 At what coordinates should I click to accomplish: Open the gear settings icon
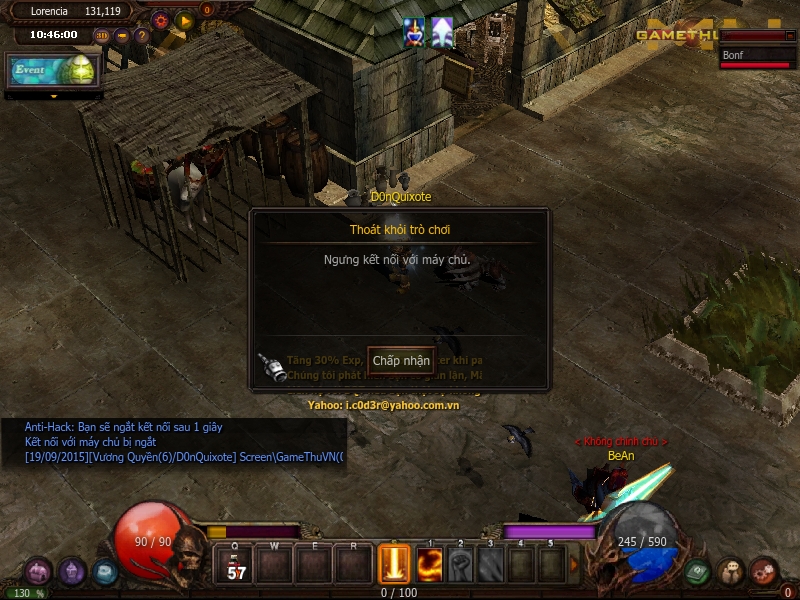click(160, 19)
